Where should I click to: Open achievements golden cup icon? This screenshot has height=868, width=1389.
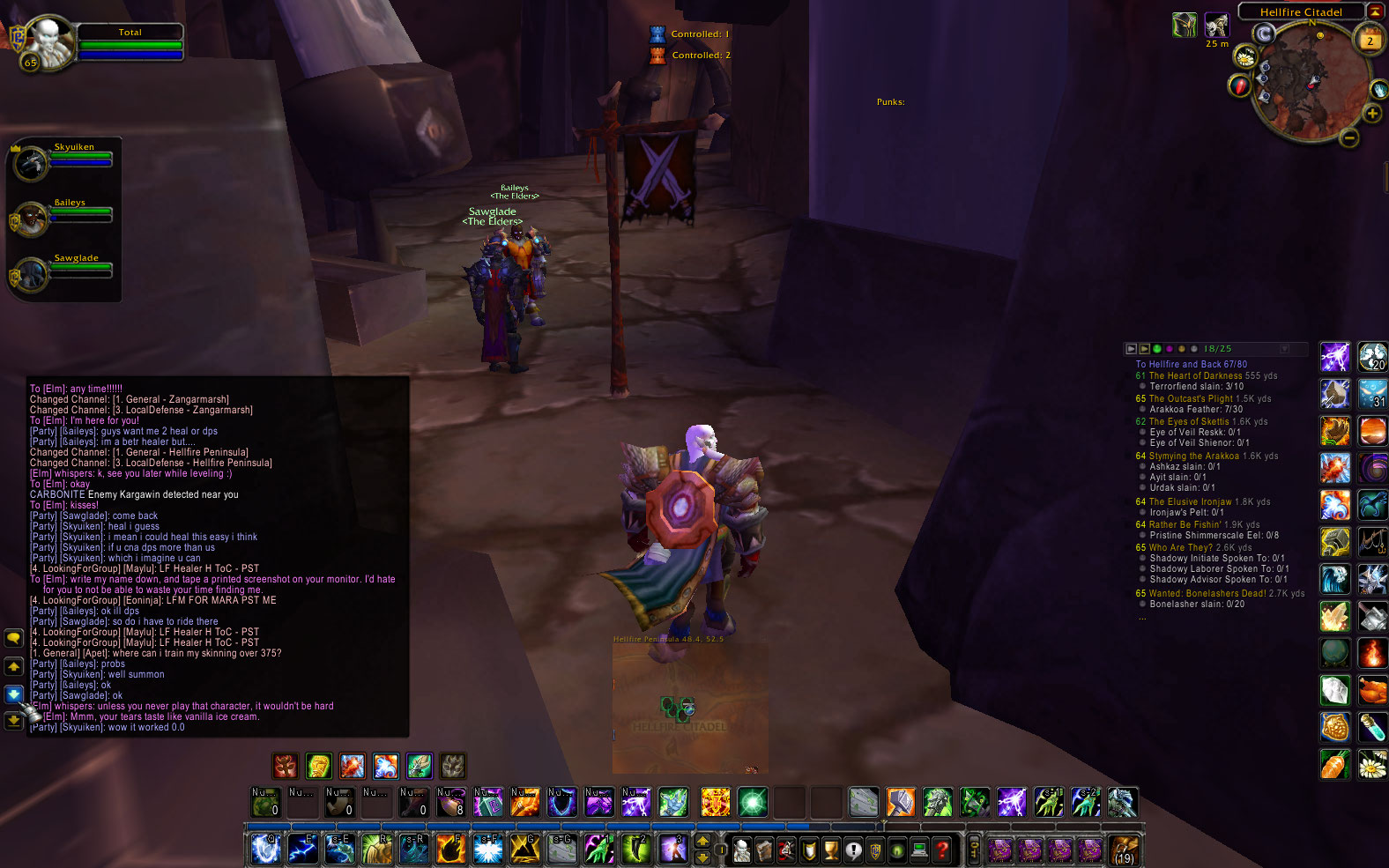pos(830,849)
